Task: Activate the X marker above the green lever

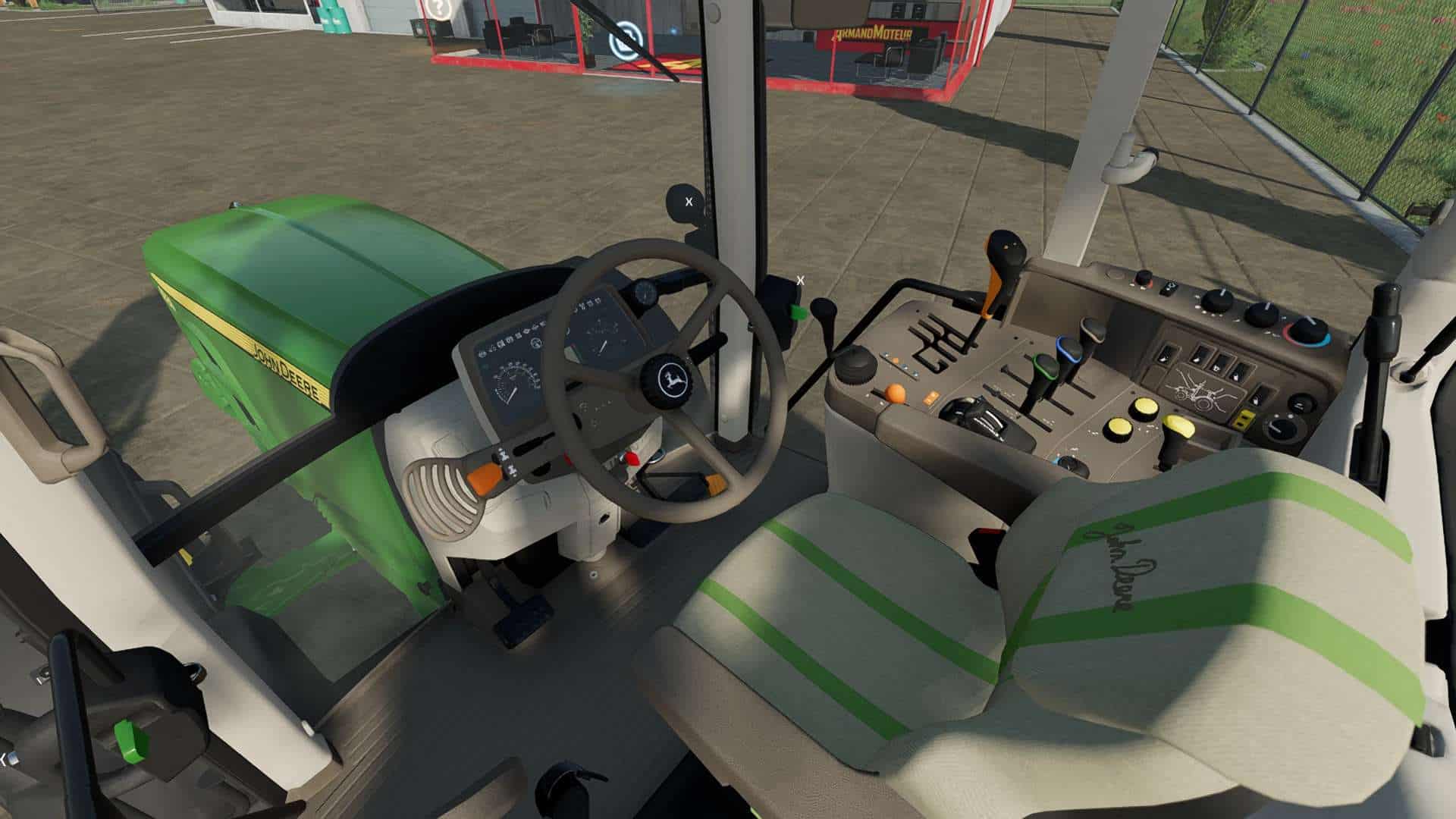Action: [x=800, y=281]
